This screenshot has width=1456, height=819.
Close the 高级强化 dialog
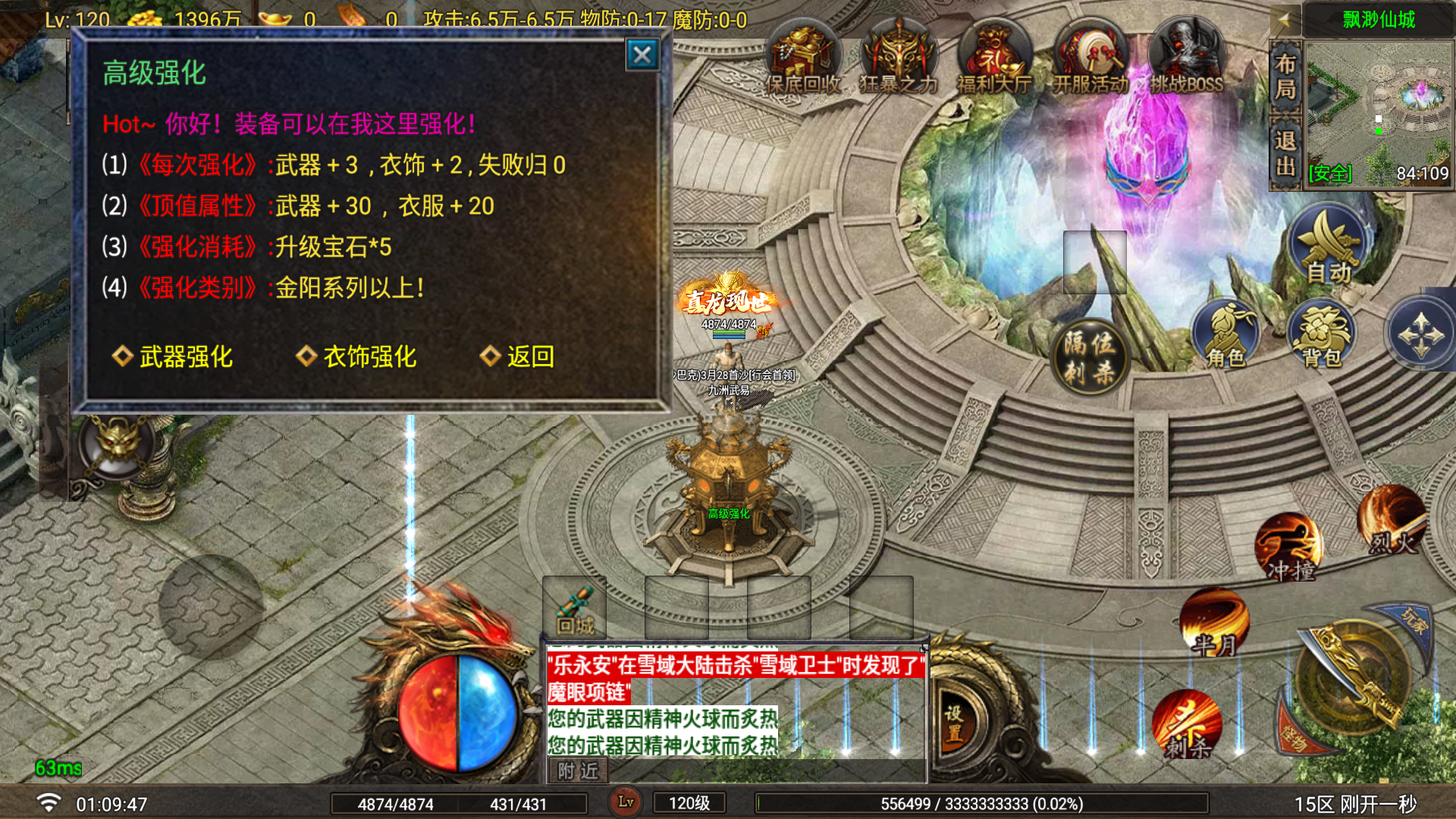[x=642, y=55]
